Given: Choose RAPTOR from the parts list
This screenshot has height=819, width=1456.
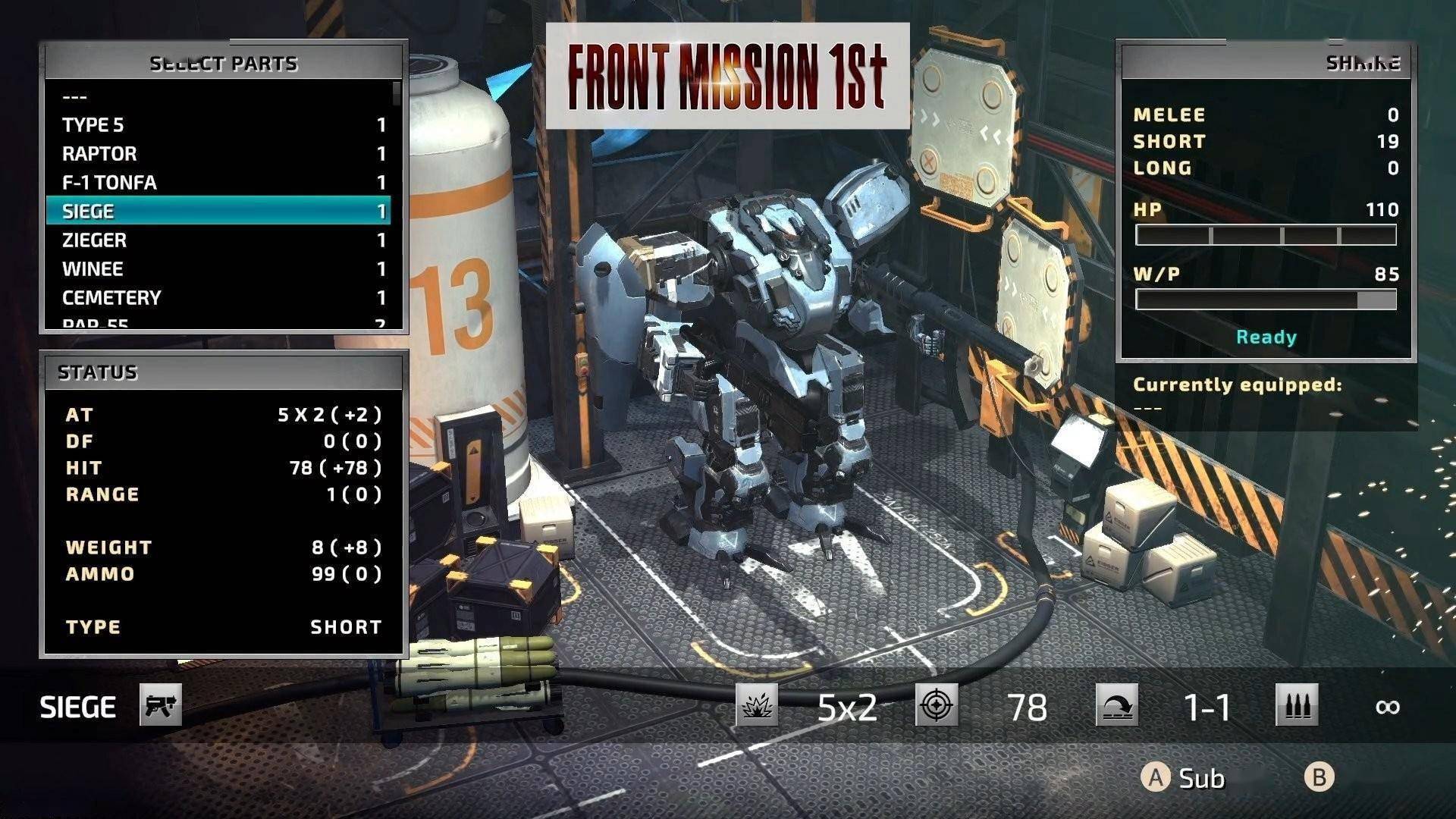Looking at the screenshot, I should tap(218, 154).
